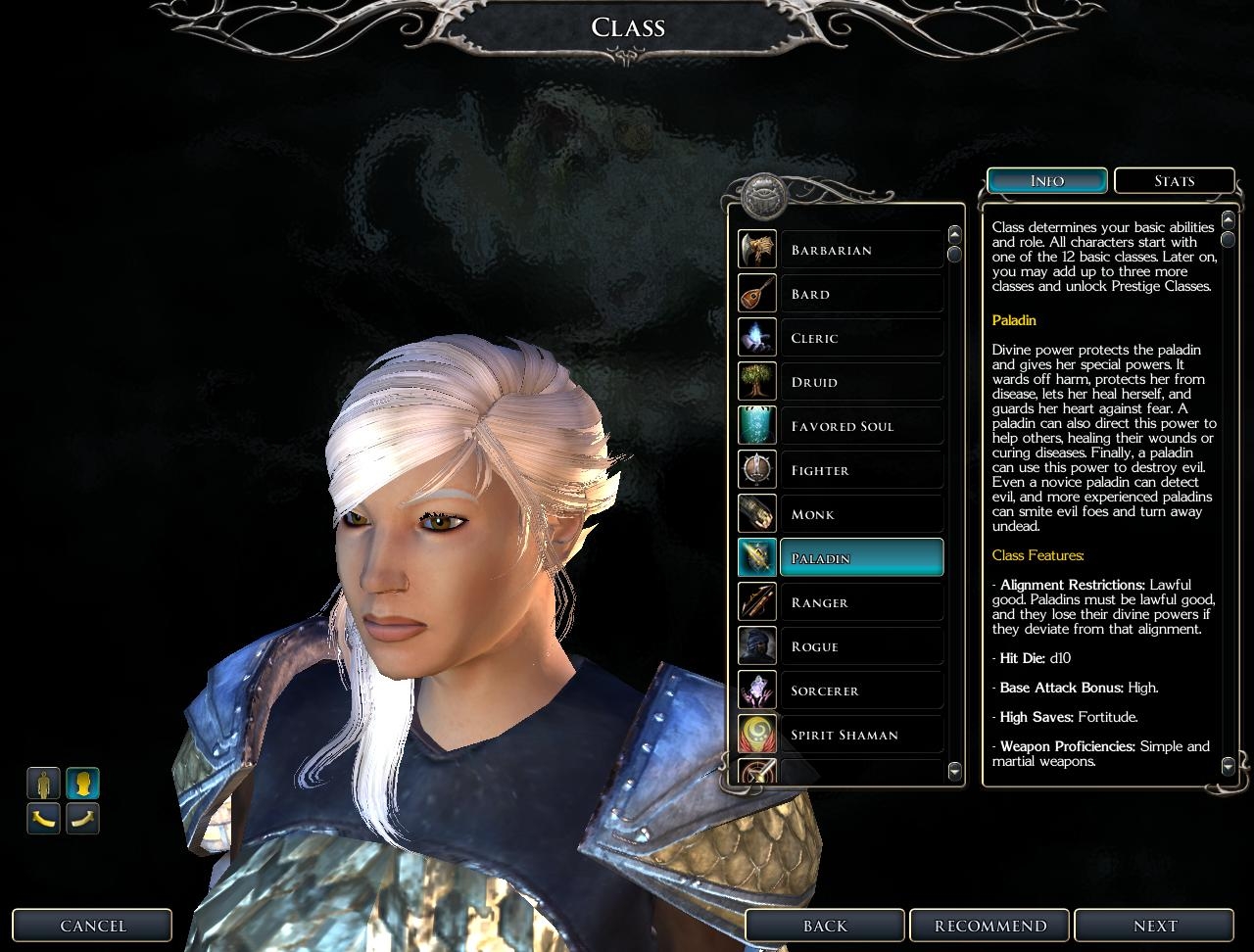The height and width of the screenshot is (952, 1254).
Task: Click the class list's down scroll arrow
Action: pos(955,772)
